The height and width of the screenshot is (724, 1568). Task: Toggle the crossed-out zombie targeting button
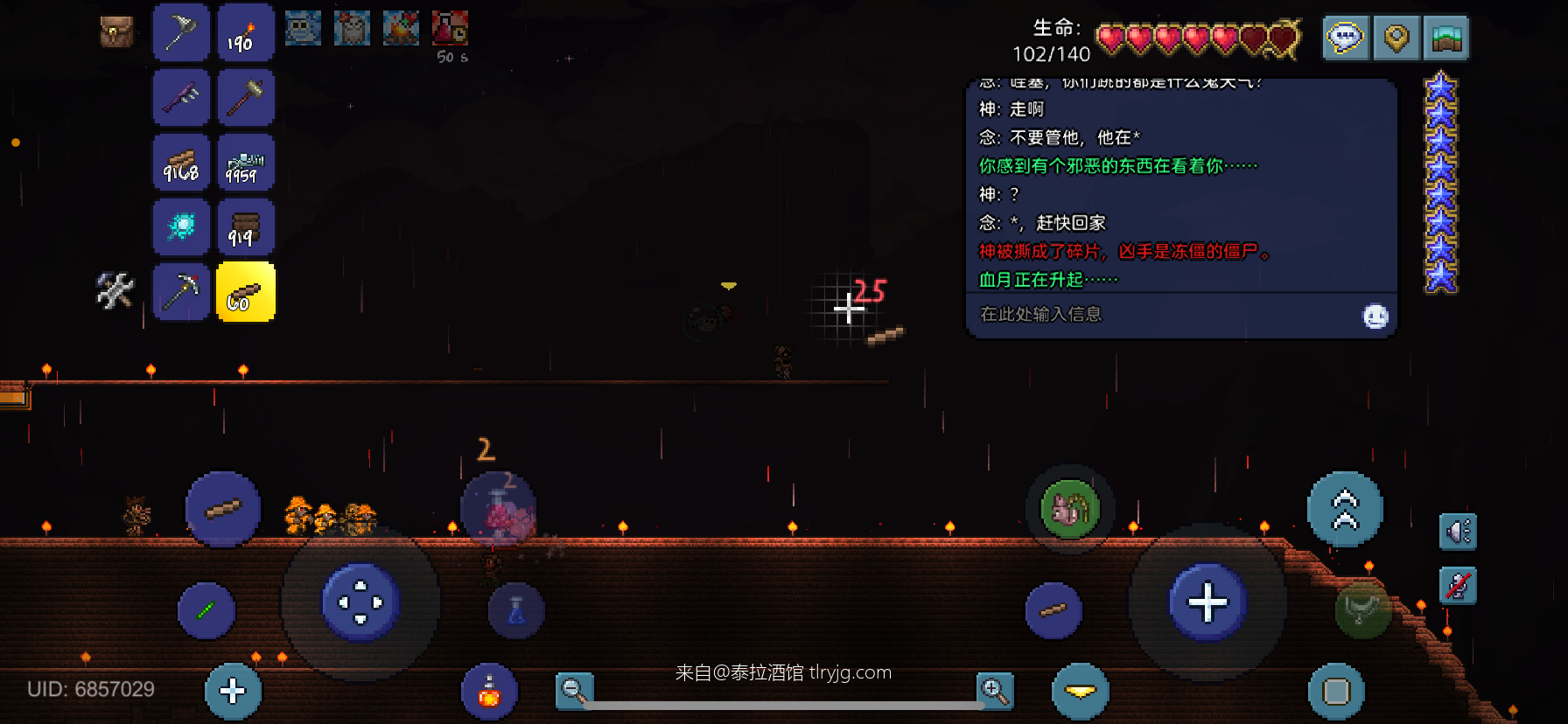1458,586
